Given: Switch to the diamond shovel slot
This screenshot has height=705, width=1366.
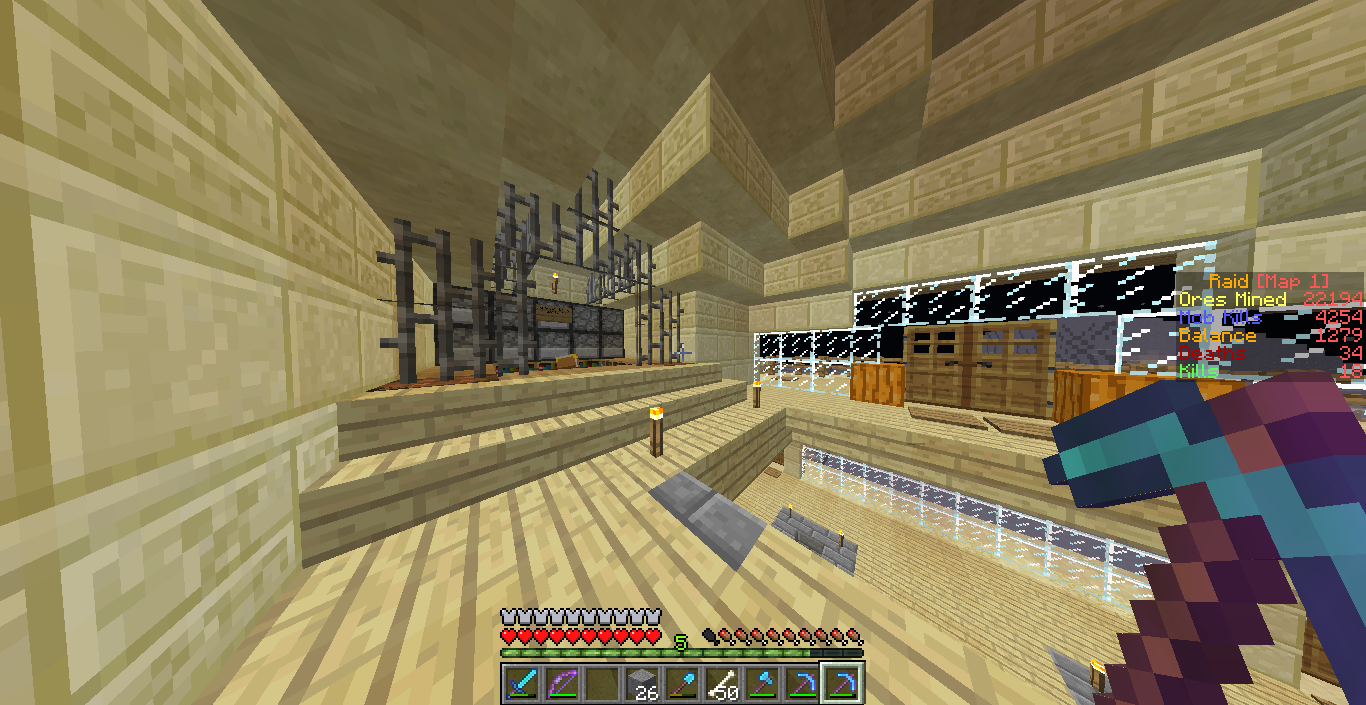Looking at the screenshot, I should (x=681, y=684).
